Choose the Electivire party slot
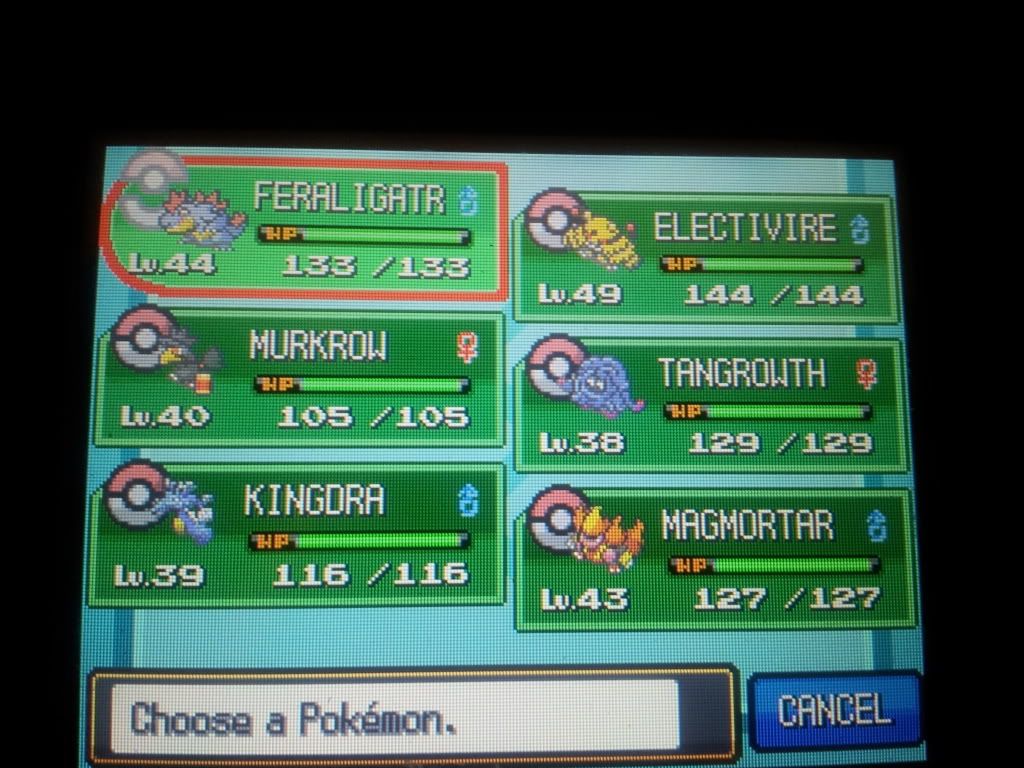Viewport: 1024px width, 768px height. pyautogui.click(x=706, y=259)
